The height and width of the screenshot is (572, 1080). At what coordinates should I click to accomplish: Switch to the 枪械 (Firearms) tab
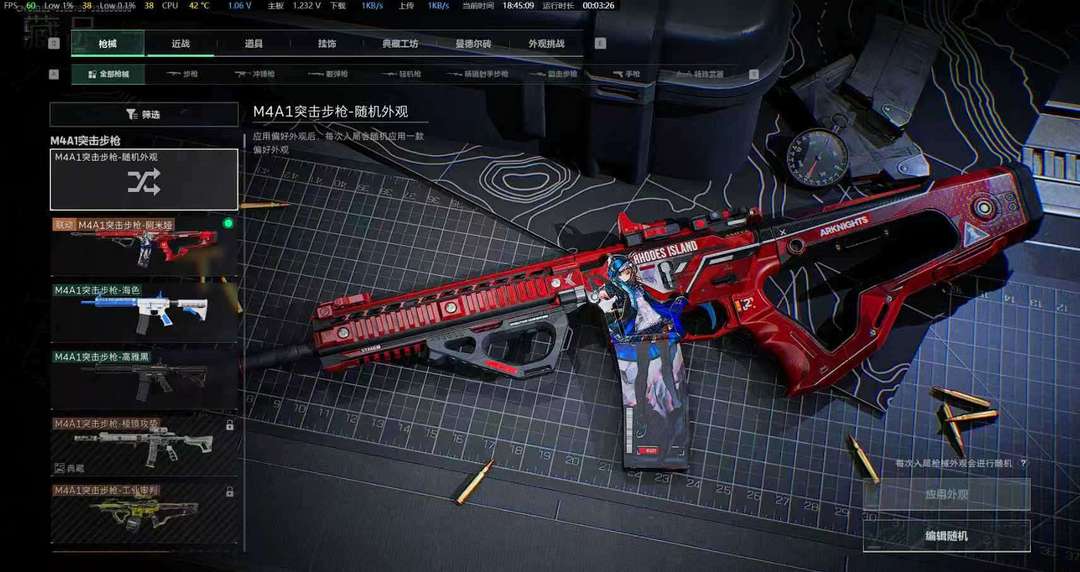pos(108,44)
